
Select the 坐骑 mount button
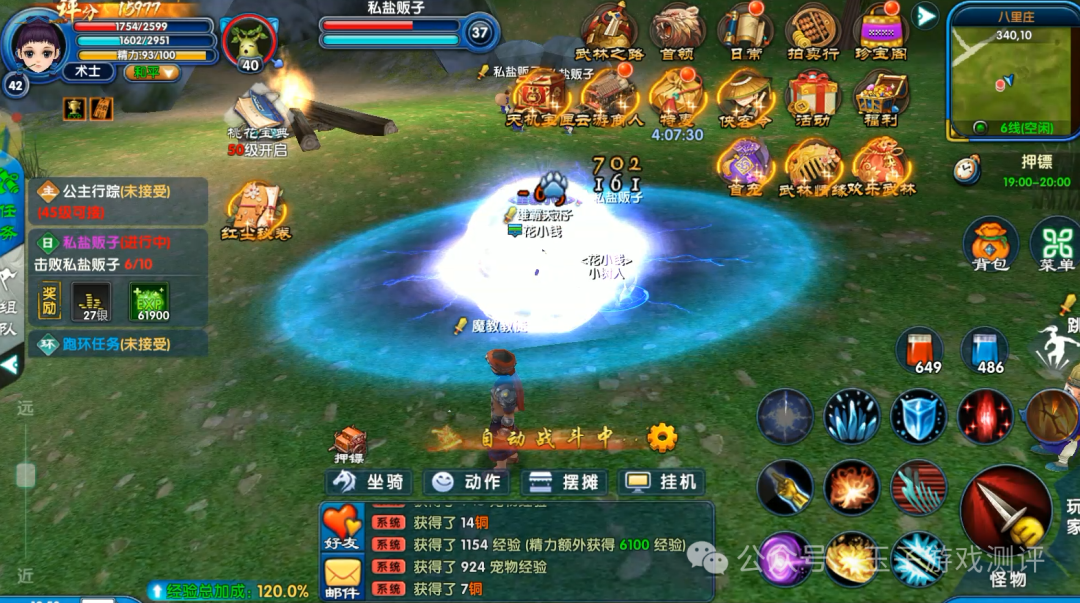(369, 482)
